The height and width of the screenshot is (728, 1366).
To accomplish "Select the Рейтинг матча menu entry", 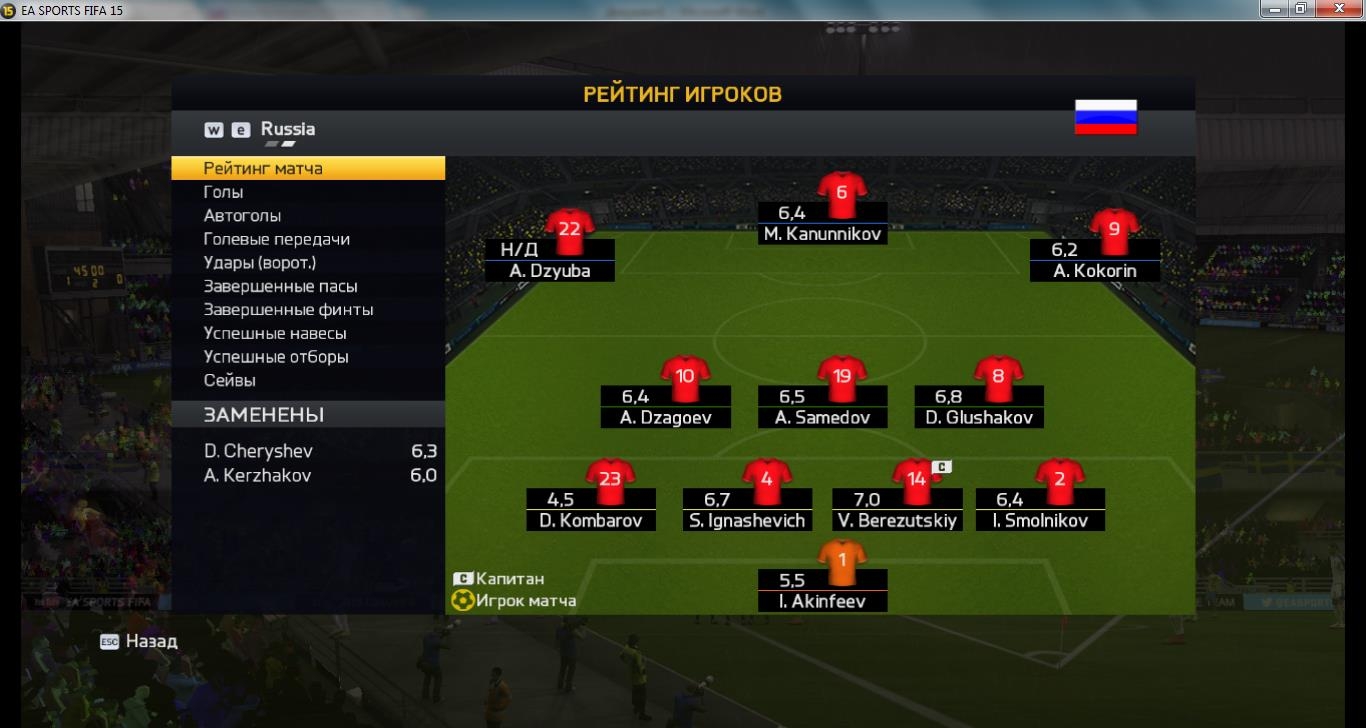I will point(264,169).
